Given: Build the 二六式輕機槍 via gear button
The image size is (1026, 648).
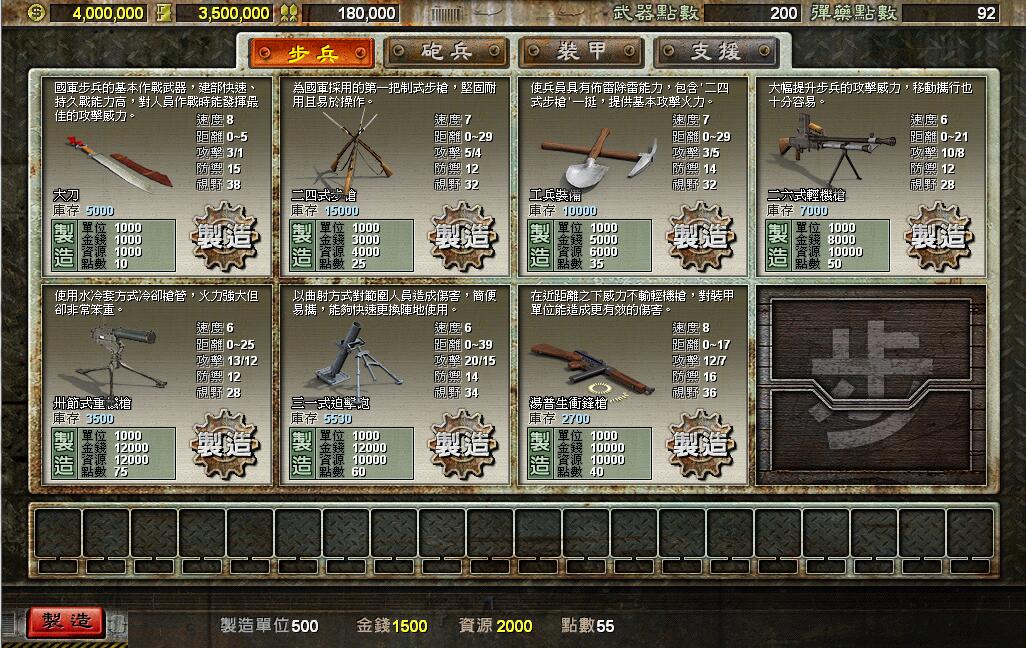Looking at the screenshot, I should [939, 237].
